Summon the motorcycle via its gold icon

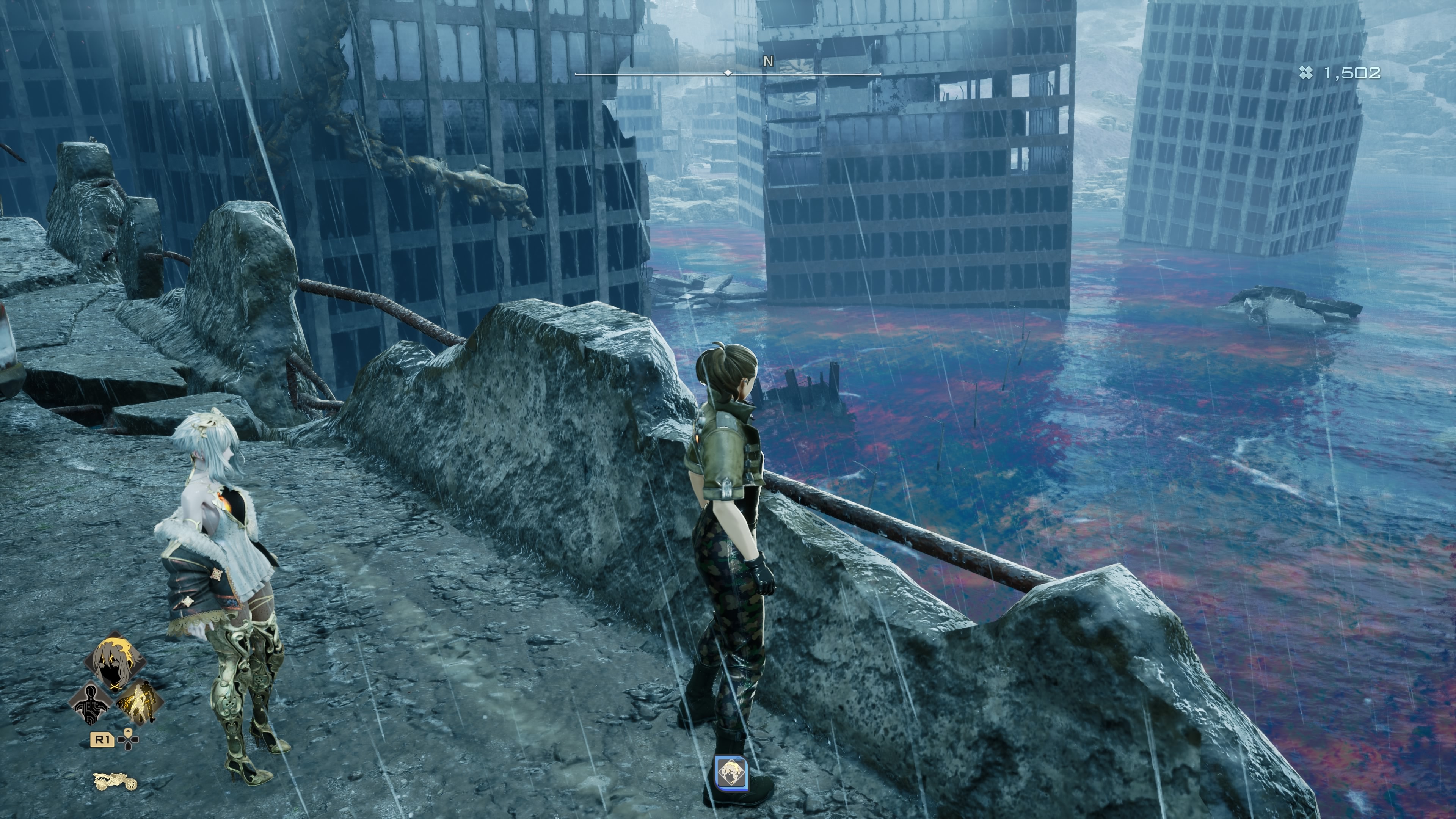click(x=115, y=782)
